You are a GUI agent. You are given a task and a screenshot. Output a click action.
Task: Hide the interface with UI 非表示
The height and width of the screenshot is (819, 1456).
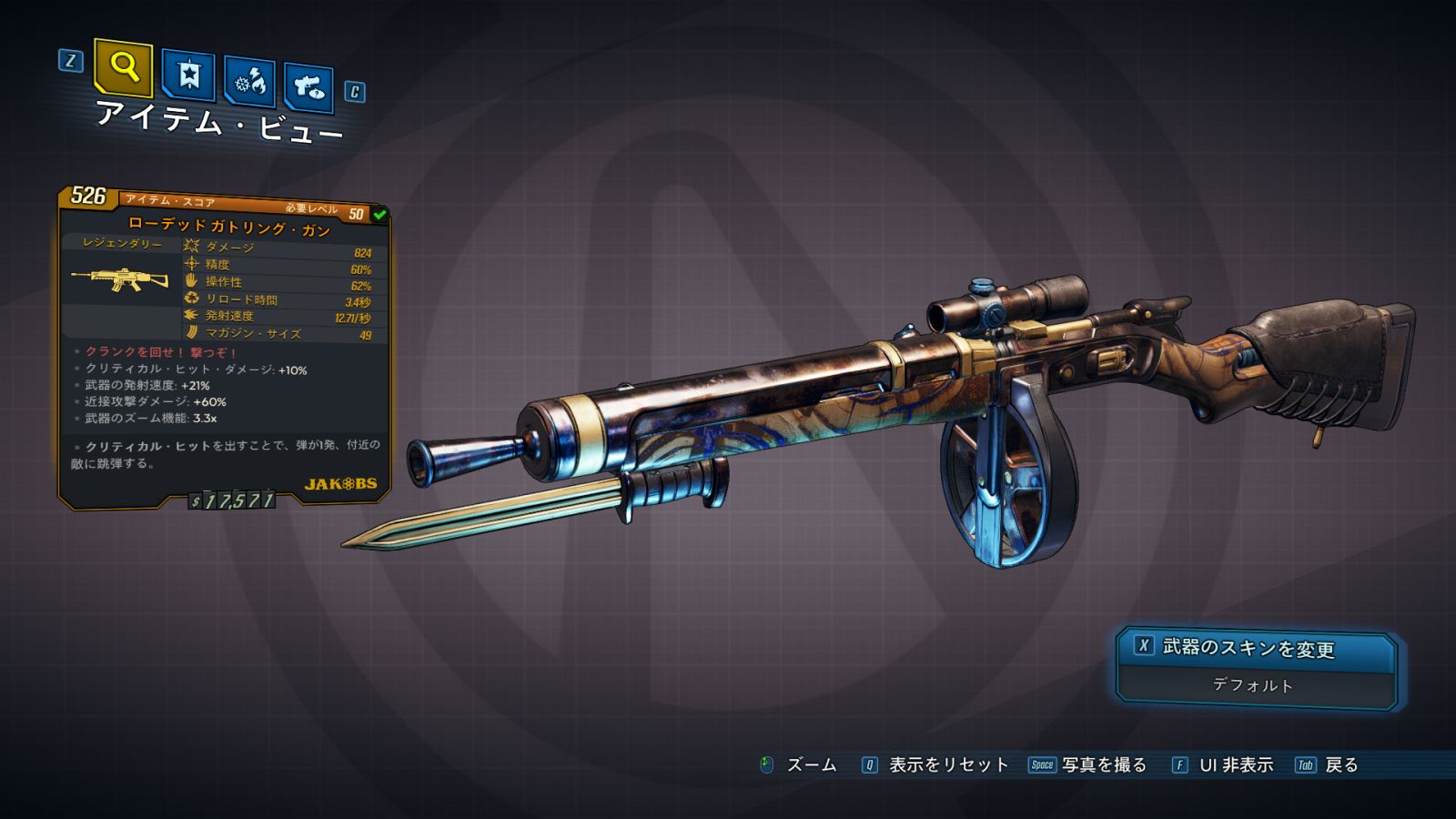[1235, 765]
